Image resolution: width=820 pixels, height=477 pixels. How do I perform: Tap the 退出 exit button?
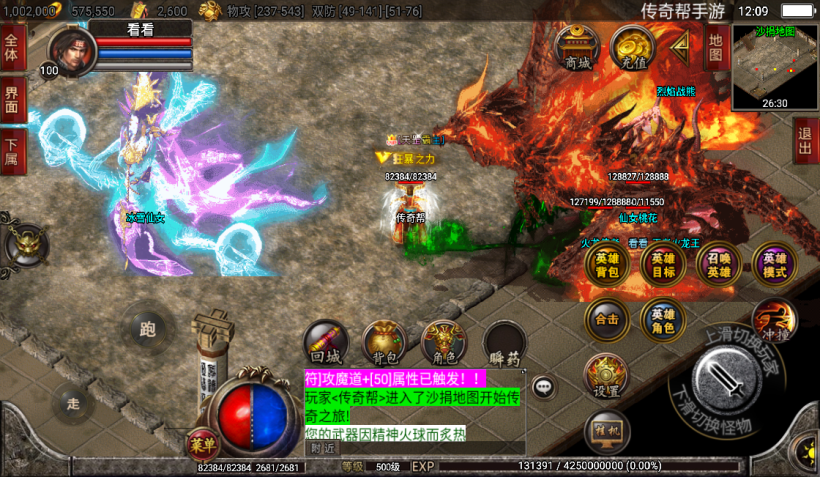pos(805,142)
